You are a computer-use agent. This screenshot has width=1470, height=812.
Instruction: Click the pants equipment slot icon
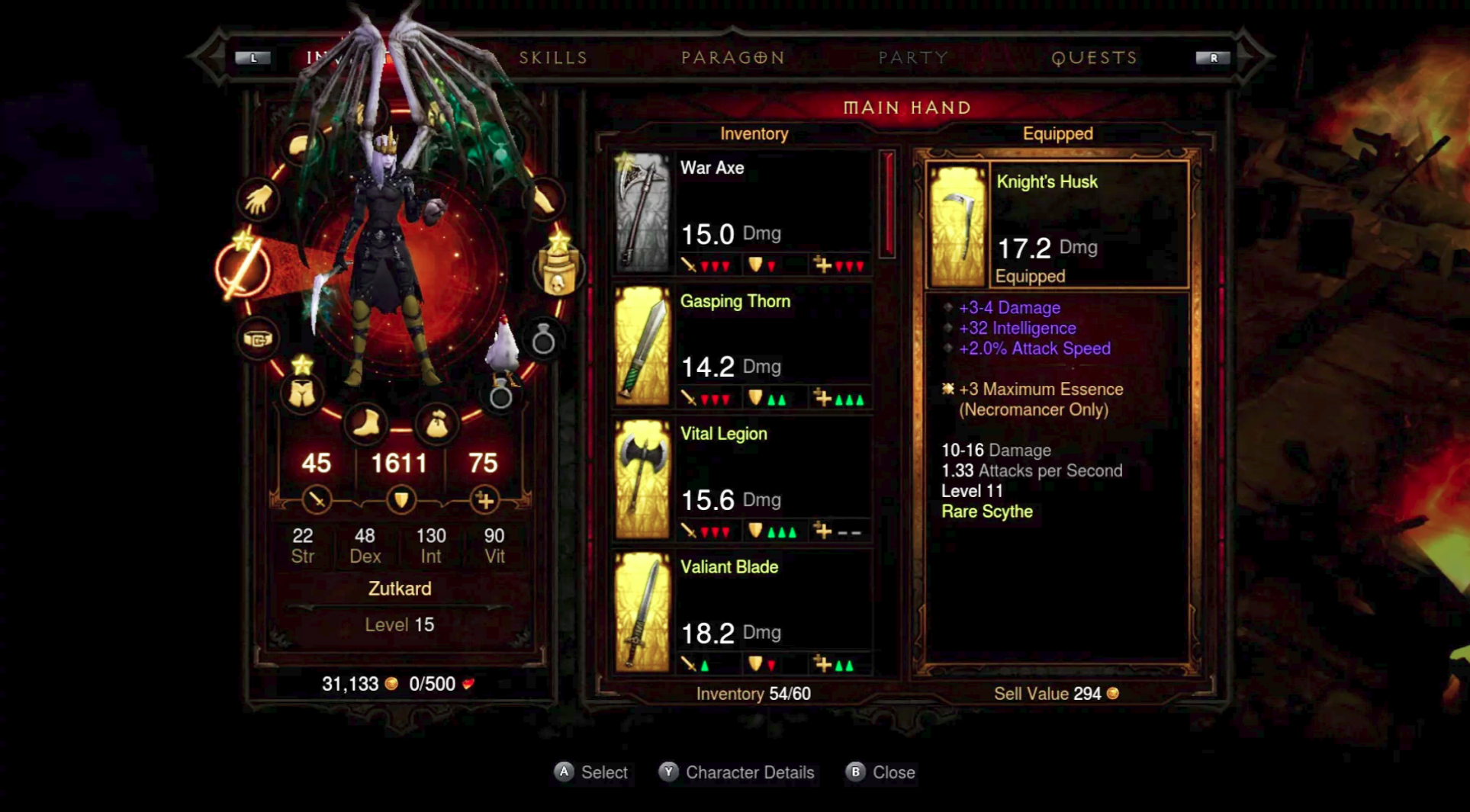(303, 393)
